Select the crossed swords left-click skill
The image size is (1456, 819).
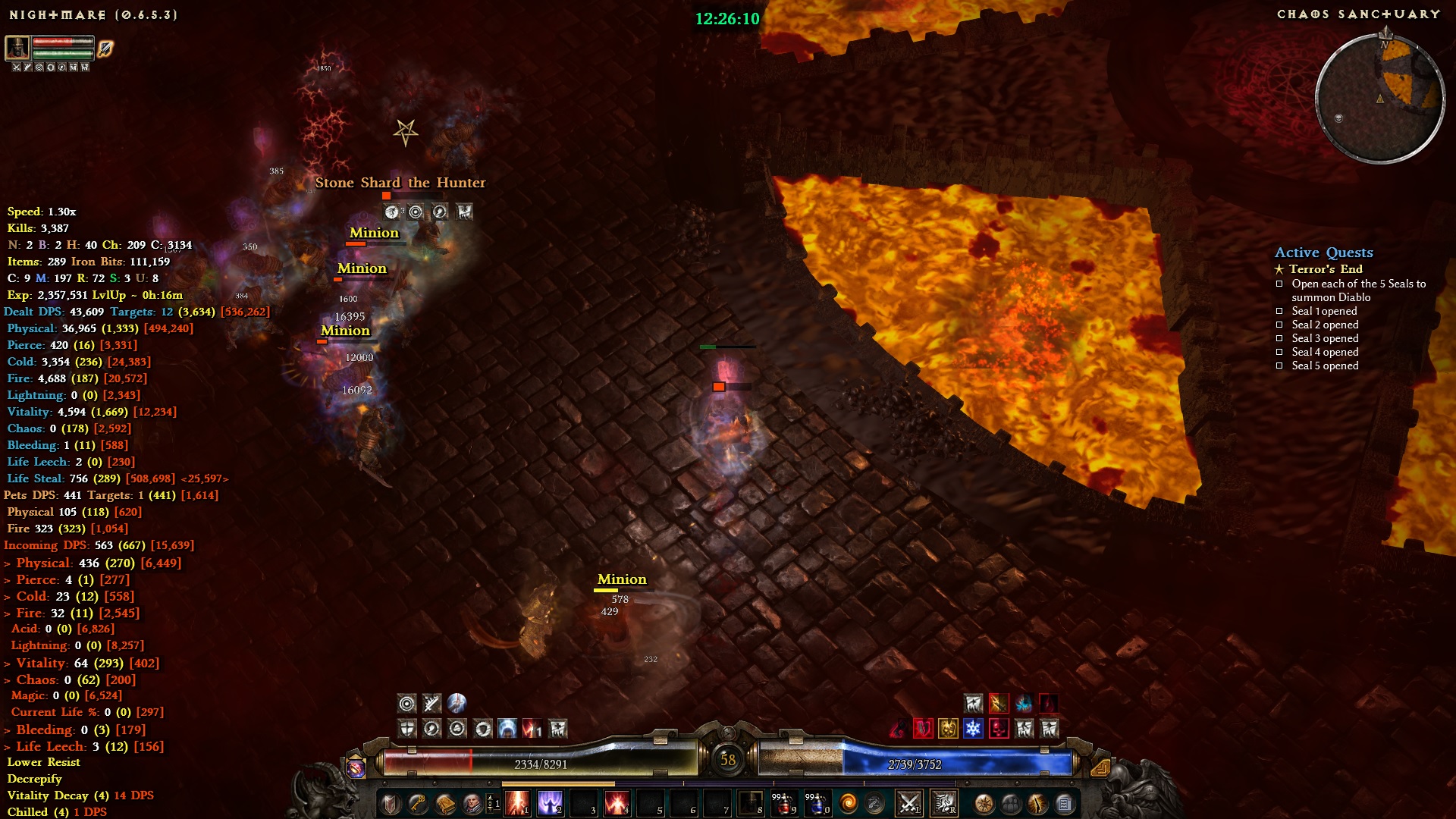click(908, 802)
